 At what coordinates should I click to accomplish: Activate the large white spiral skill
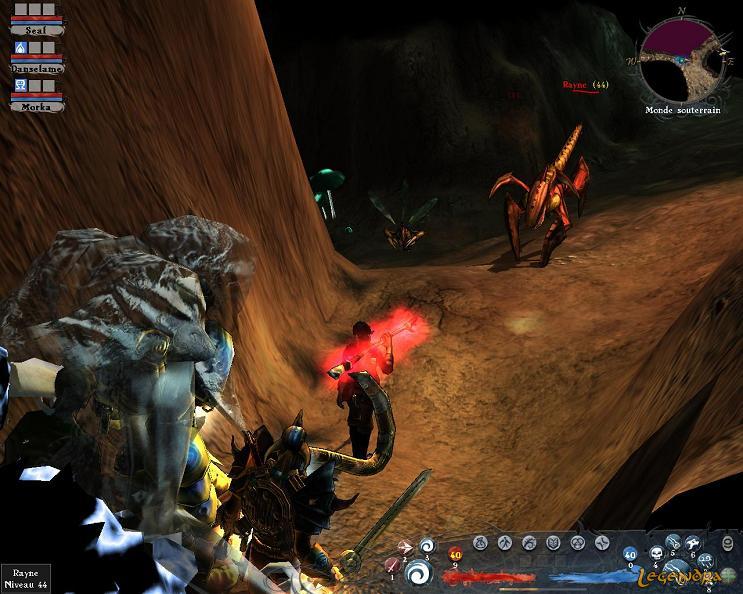(x=419, y=574)
